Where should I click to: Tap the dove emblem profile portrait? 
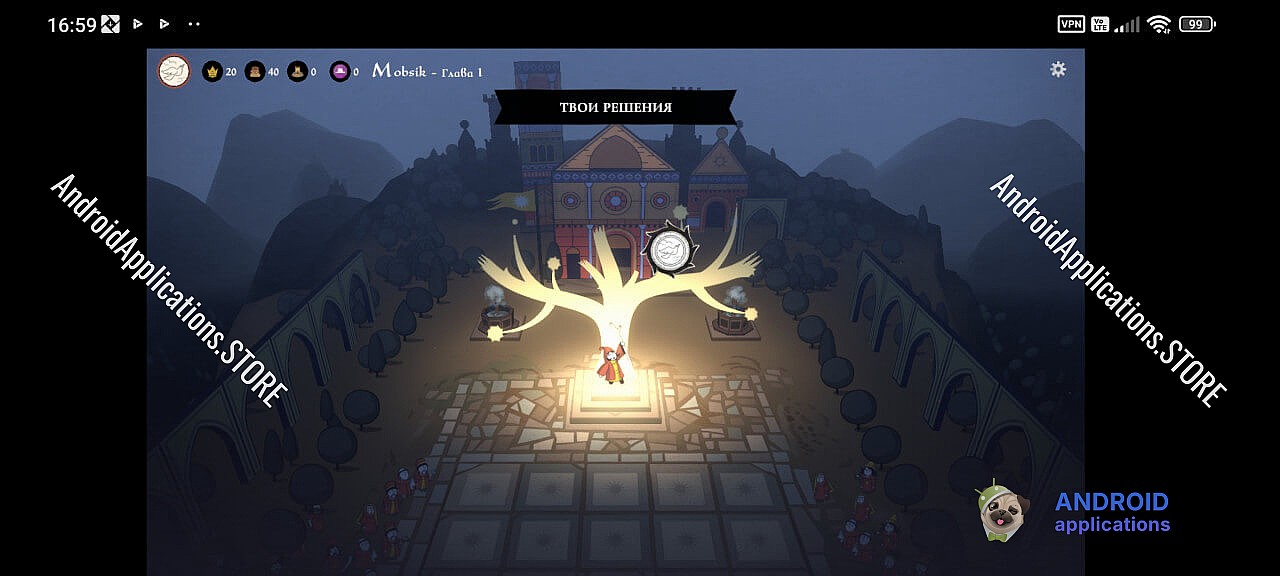[x=174, y=71]
